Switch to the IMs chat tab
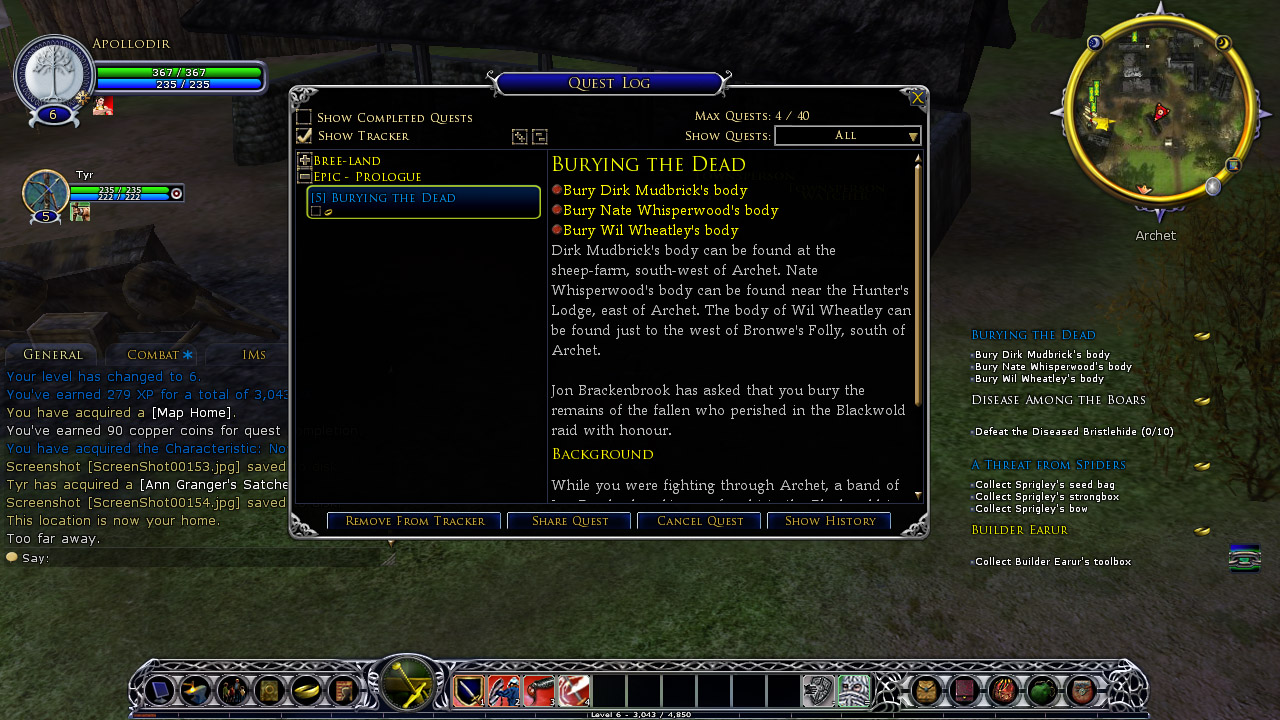Screen dimensions: 1280x720 click(x=254, y=355)
